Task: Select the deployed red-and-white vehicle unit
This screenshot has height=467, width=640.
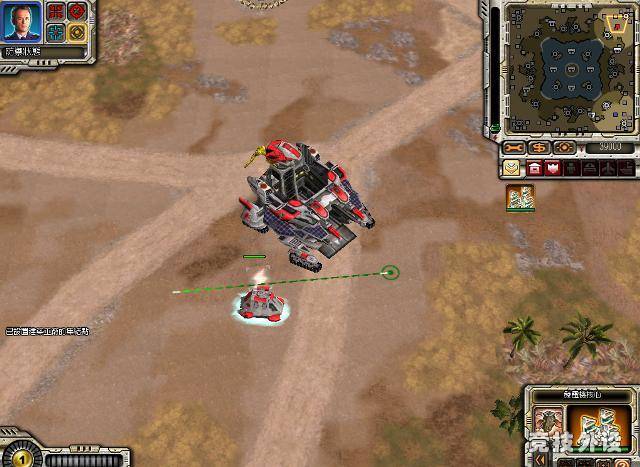Action: click(x=262, y=301)
